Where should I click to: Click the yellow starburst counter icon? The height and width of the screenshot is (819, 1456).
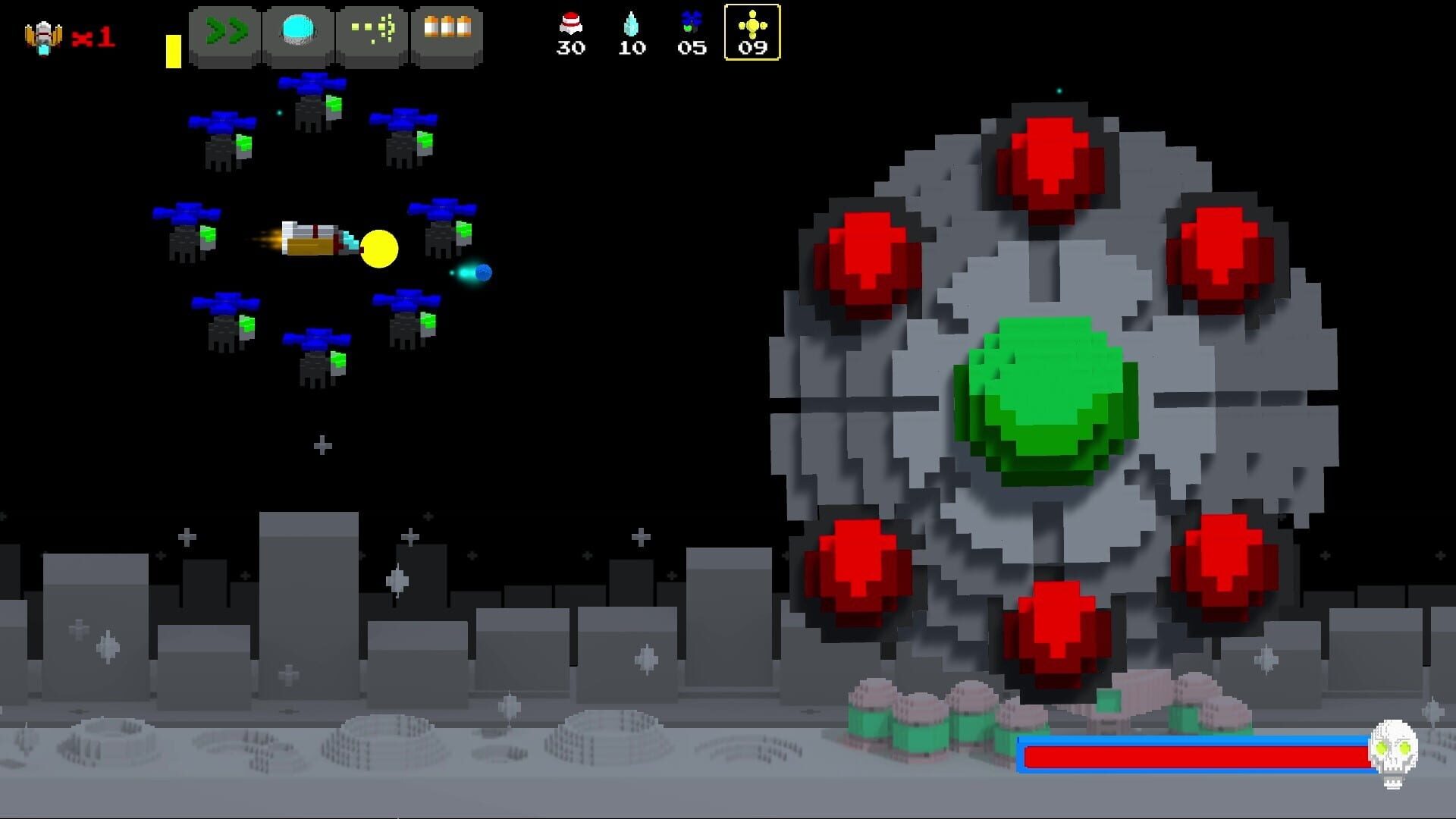[x=752, y=24]
